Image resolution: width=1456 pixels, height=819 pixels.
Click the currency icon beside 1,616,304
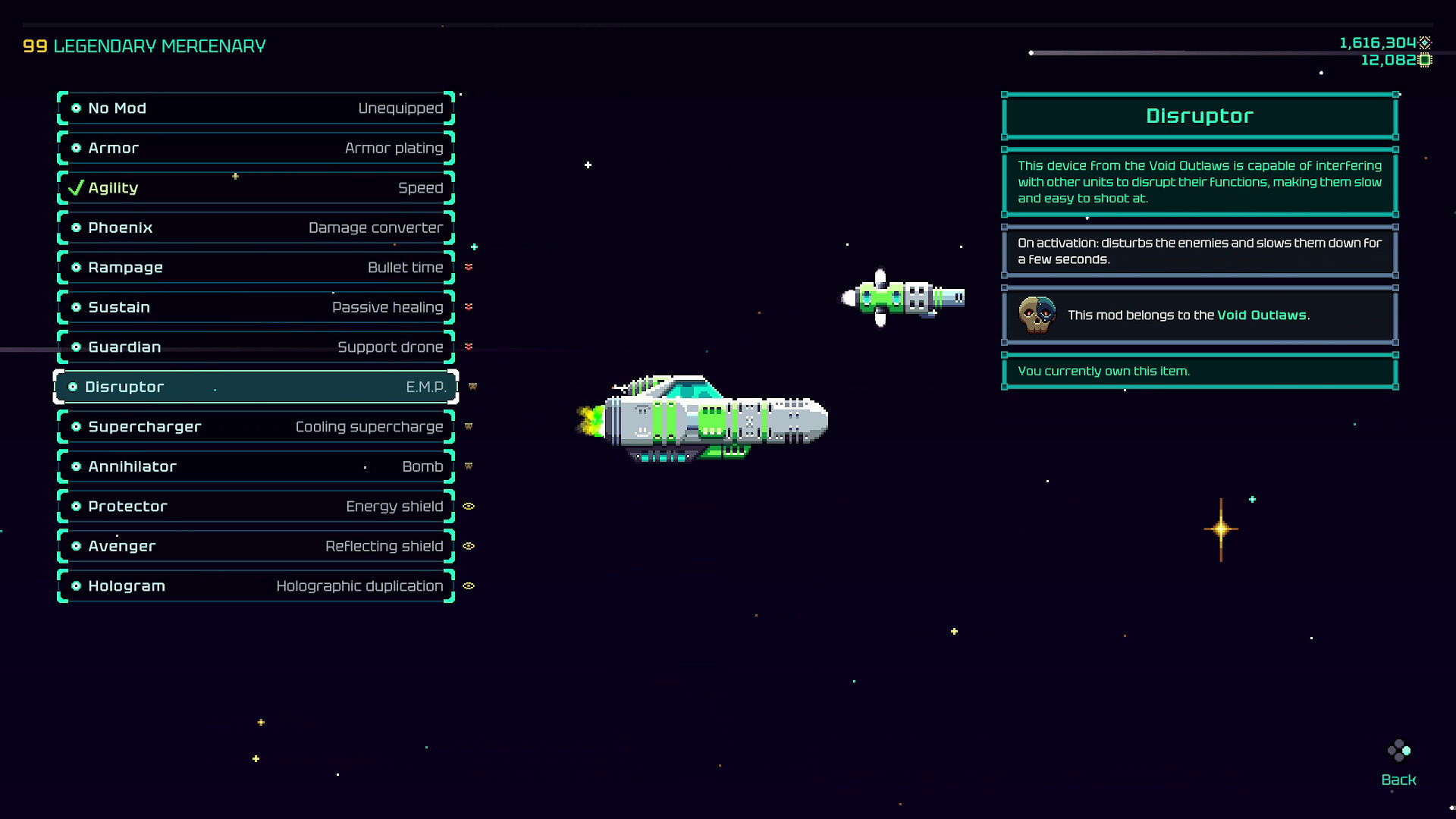[1426, 43]
